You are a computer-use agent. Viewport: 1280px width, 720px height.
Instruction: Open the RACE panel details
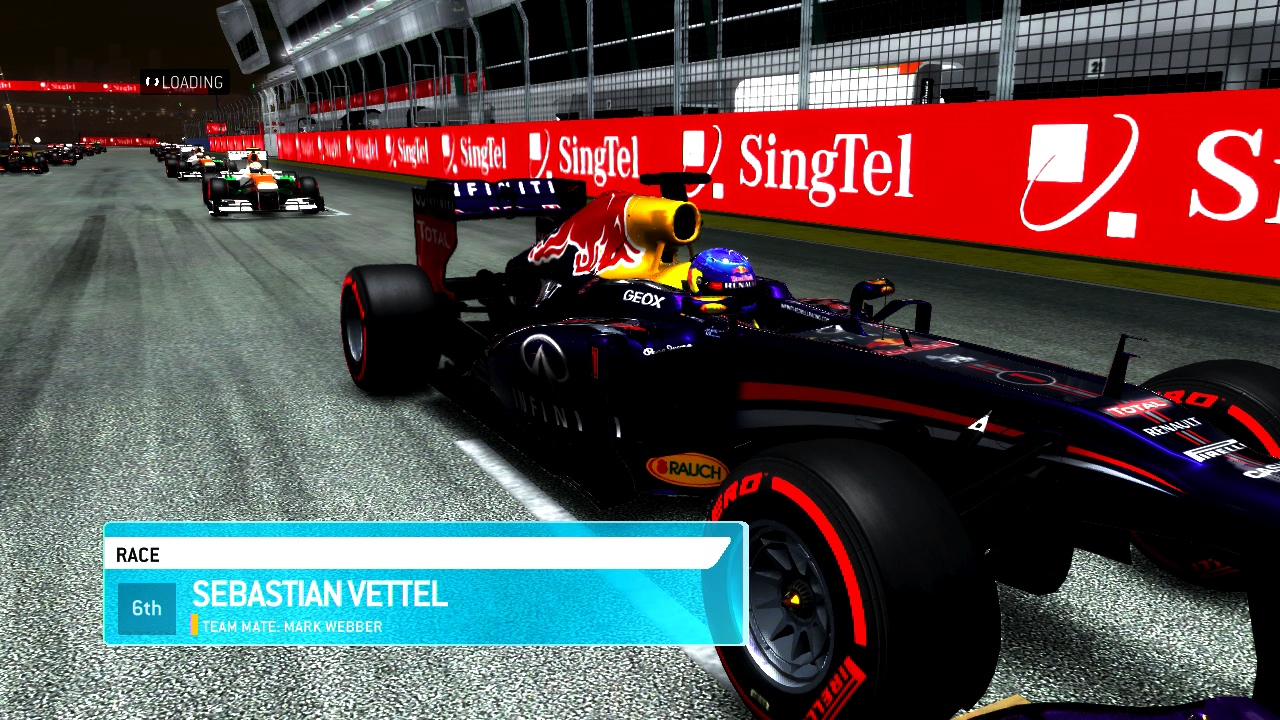click(x=420, y=585)
